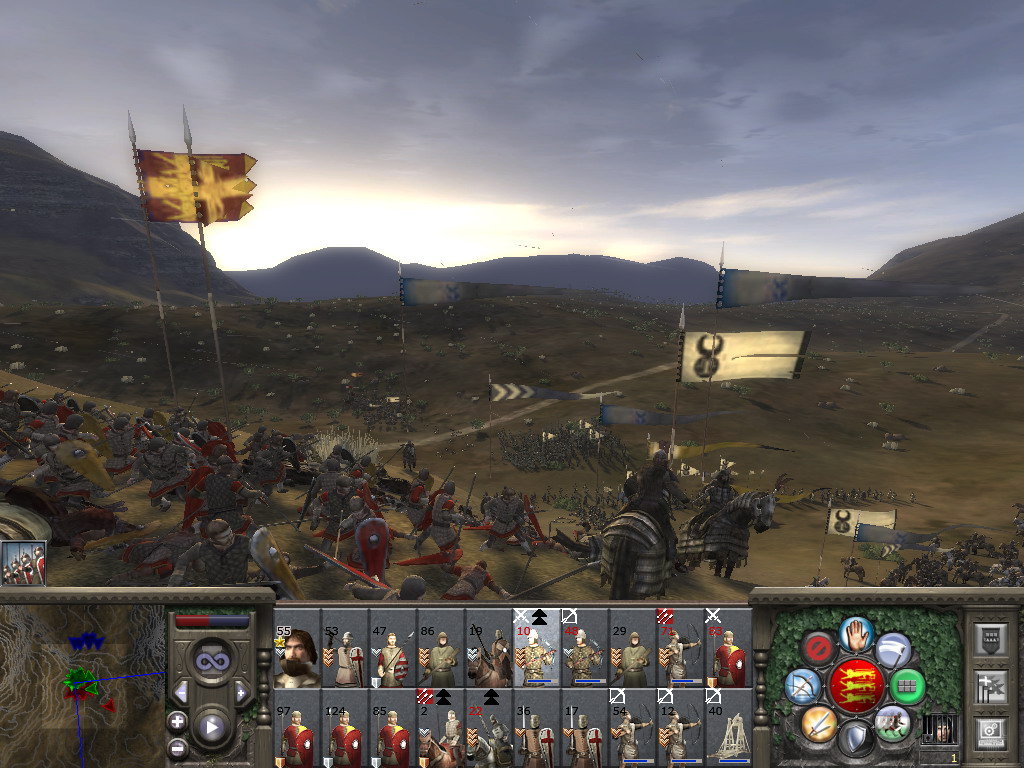This screenshot has width=1024, height=768.
Task: Increase battle speed with right arrow
Action: [x=241, y=692]
